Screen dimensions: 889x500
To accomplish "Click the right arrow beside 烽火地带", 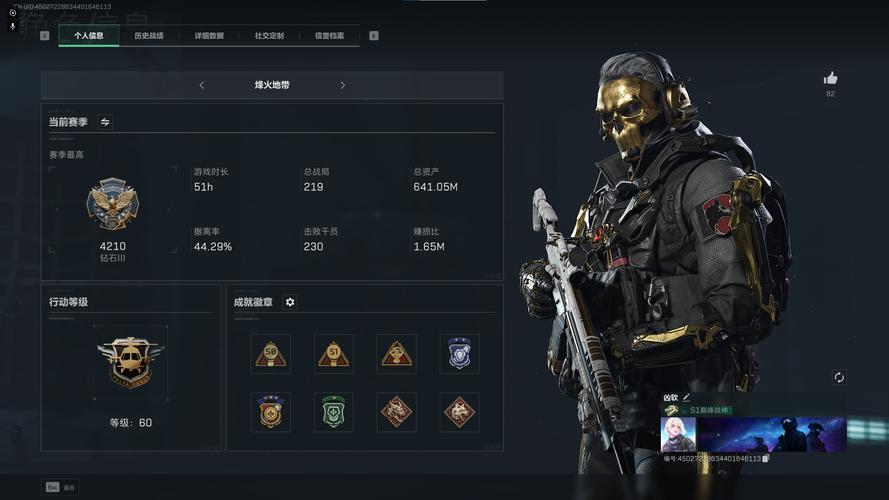I will click(x=342, y=85).
